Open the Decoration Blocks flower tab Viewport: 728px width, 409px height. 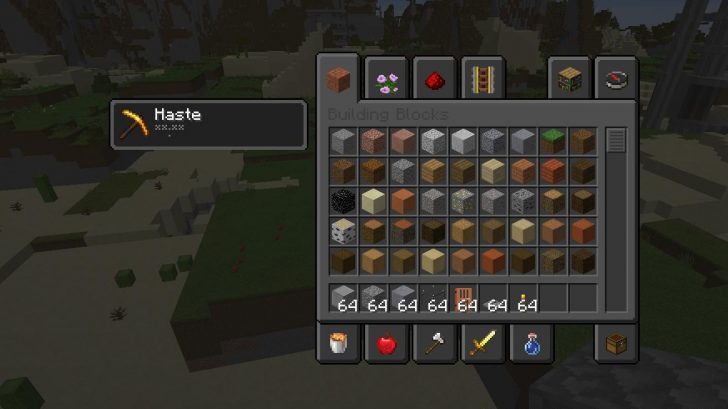coord(386,78)
